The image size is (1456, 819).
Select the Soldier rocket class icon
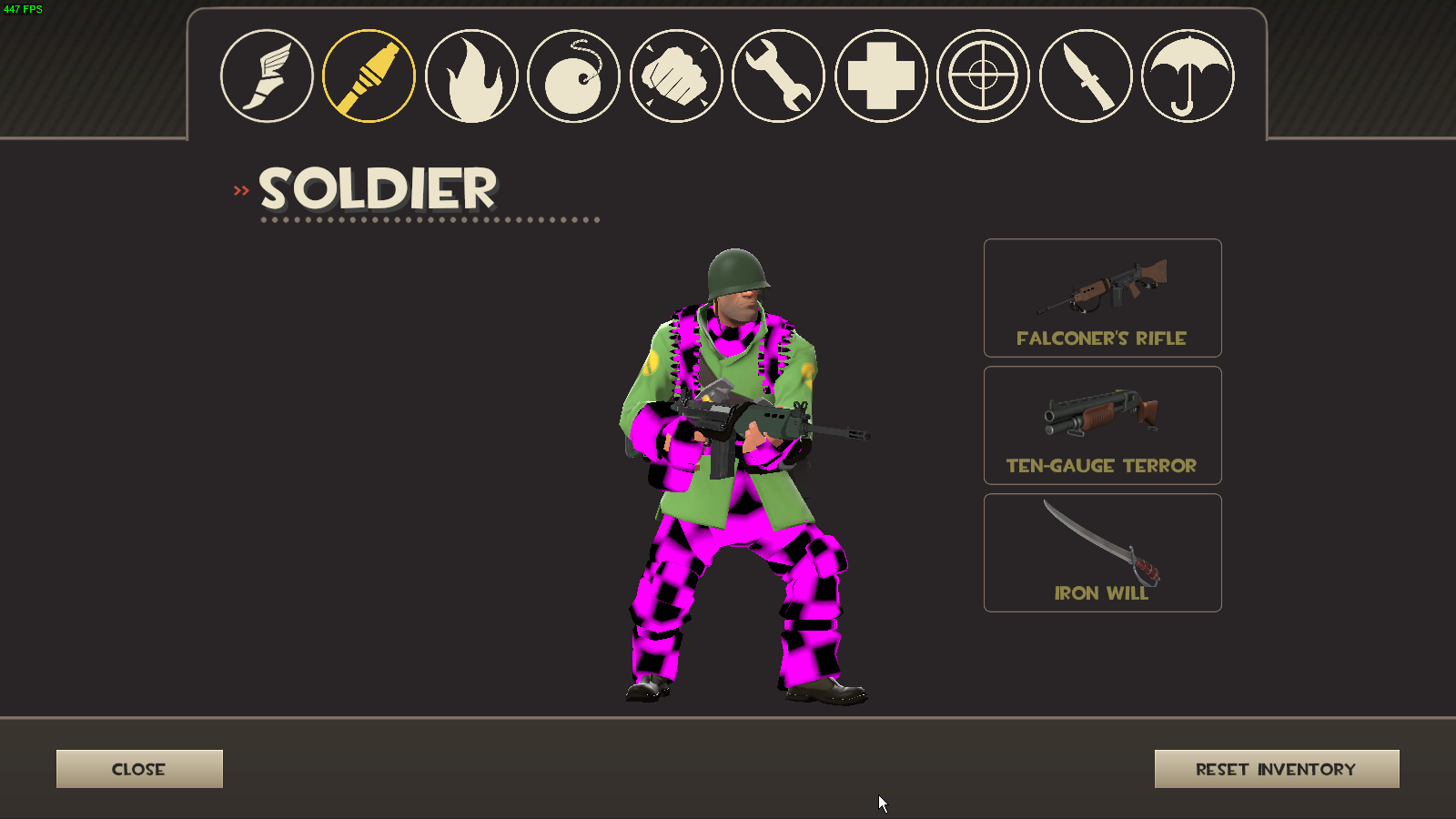[369, 76]
